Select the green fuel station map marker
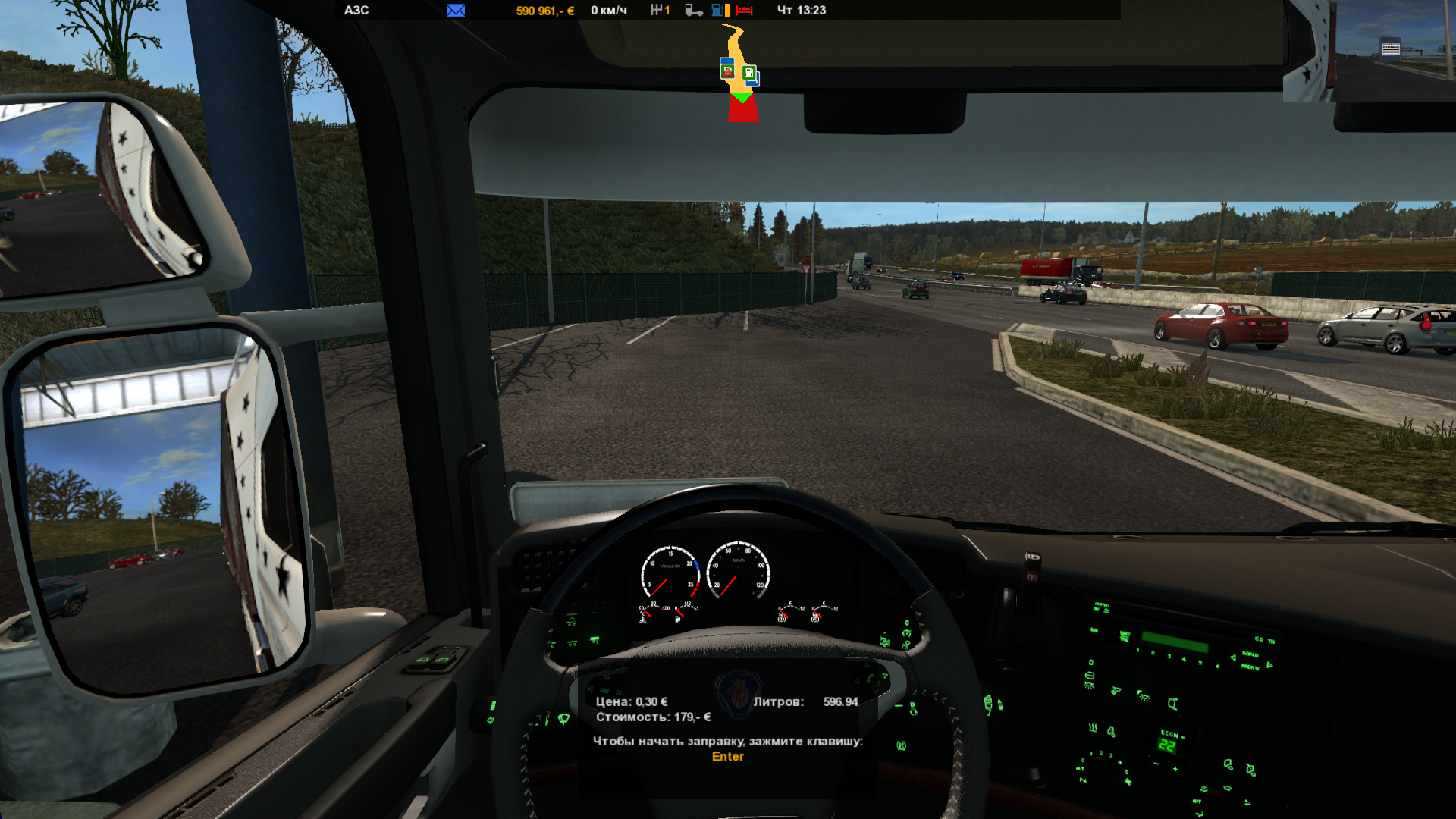Viewport: 1456px width, 819px height. [x=749, y=74]
